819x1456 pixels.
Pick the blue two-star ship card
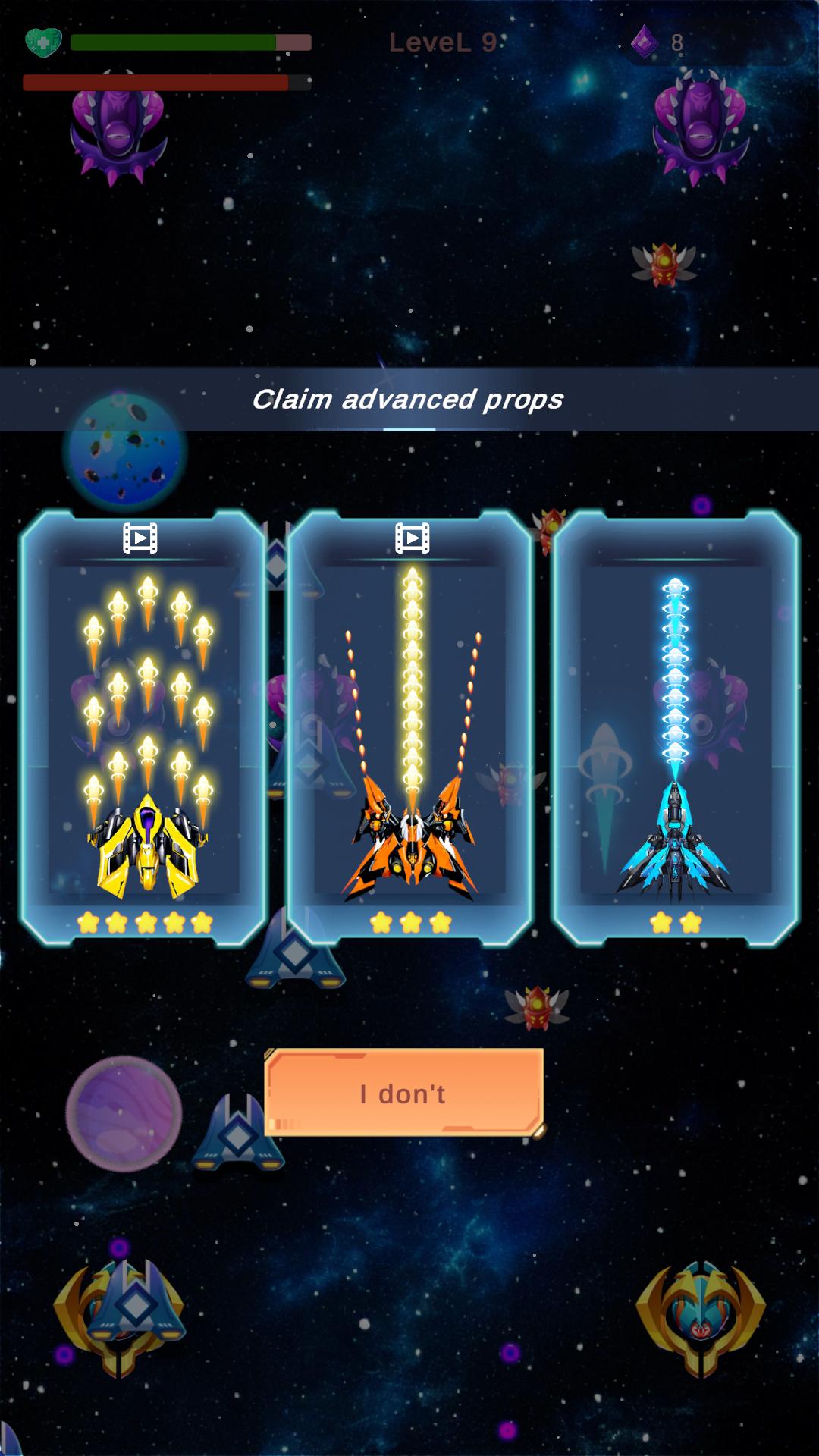point(675,728)
